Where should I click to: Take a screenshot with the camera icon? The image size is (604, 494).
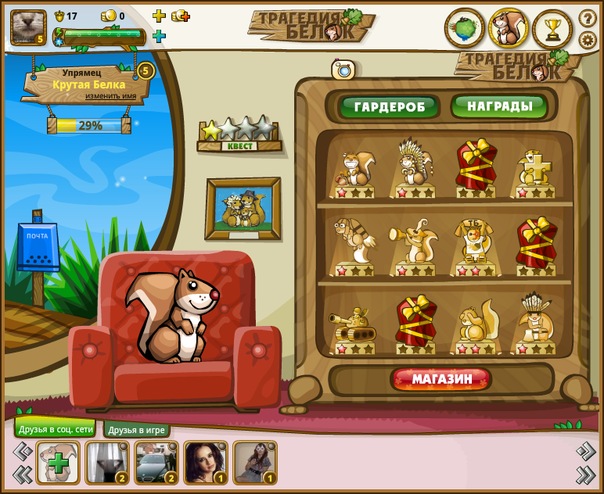point(345,69)
